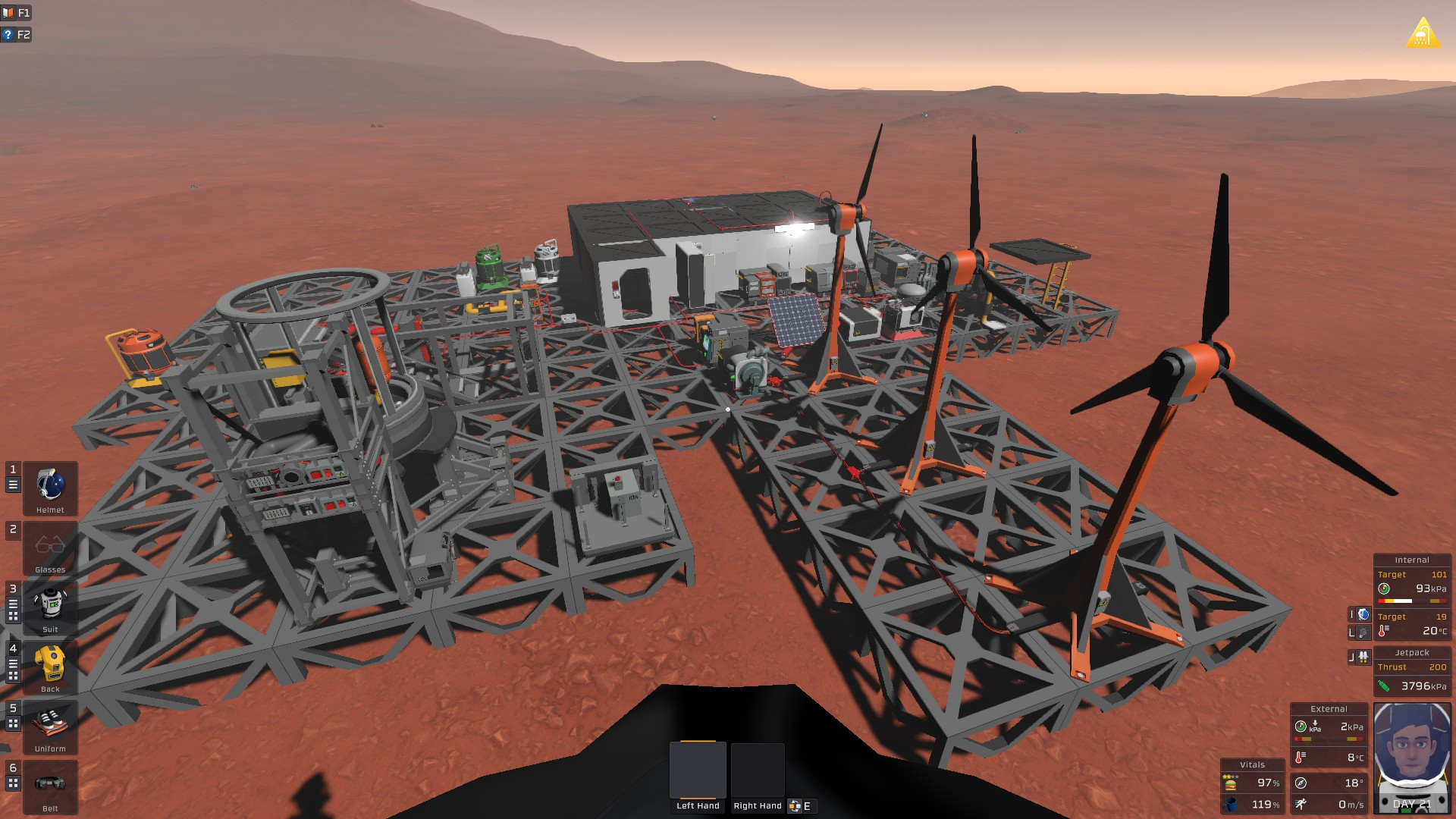The height and width of the screenshot is (819, 1456).
Task: Open the Suit equipment slot
Action: pyautogui.click(x=50, y=607)
